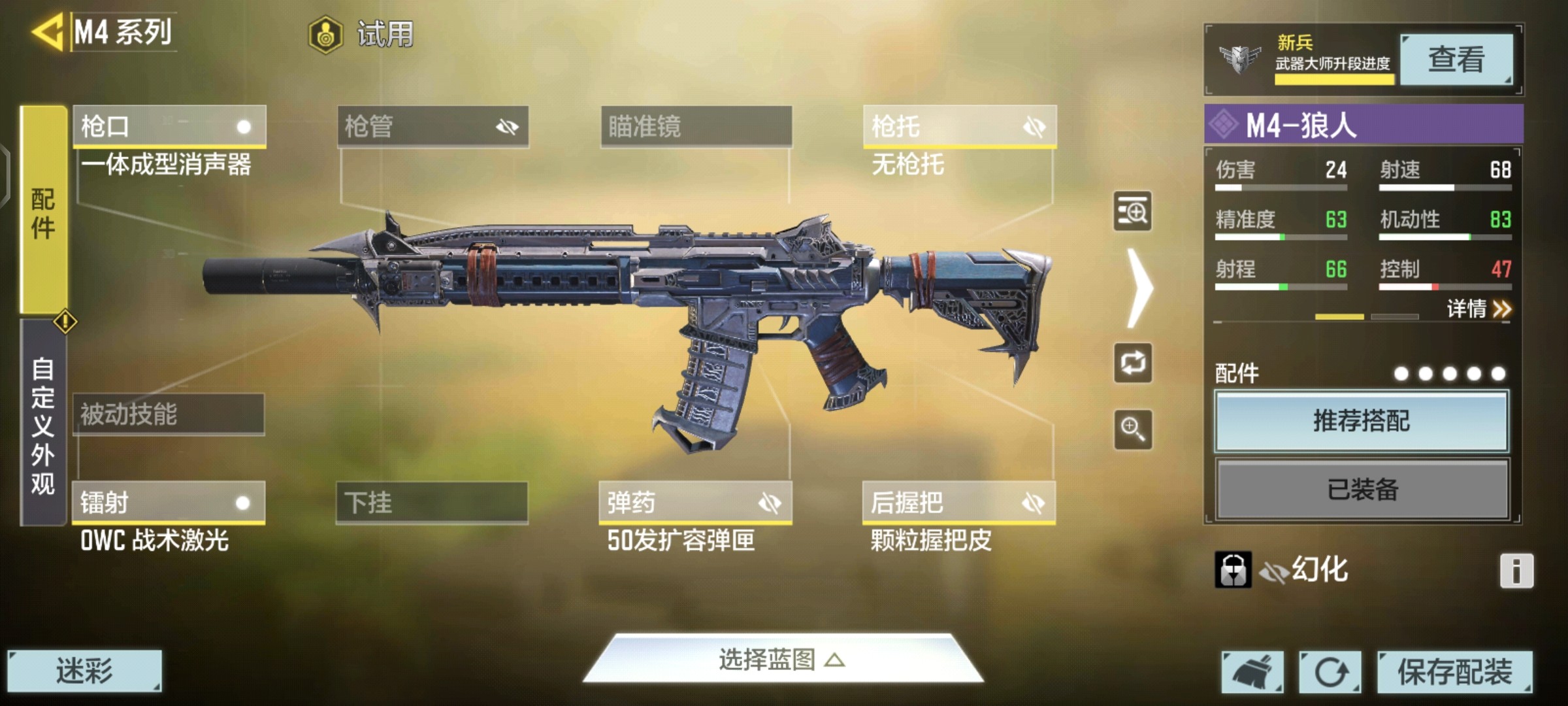
Task: Save the loadout with 保存配装
Action: 1454,671
